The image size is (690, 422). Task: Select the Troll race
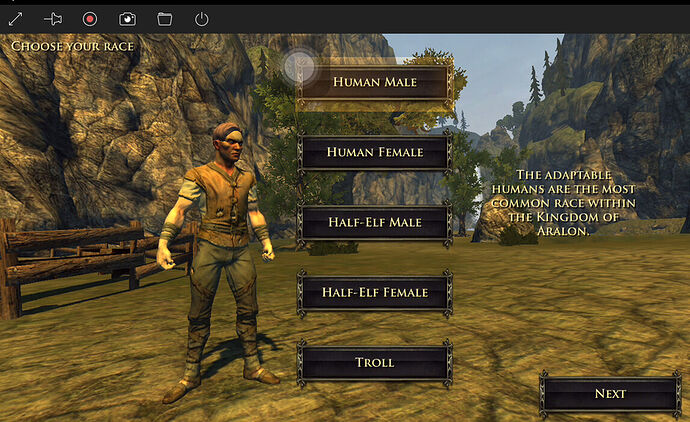click(375, 362)
